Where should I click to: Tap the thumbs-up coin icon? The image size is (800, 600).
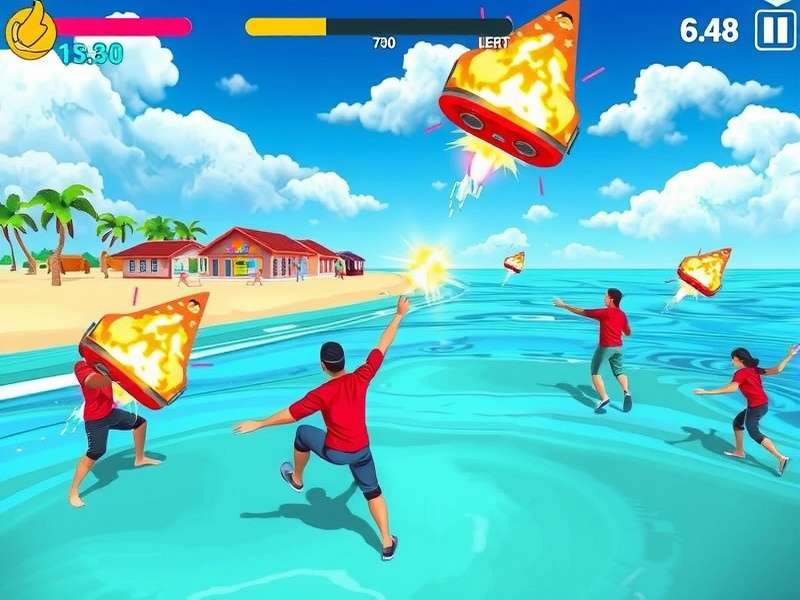point(30,28)
